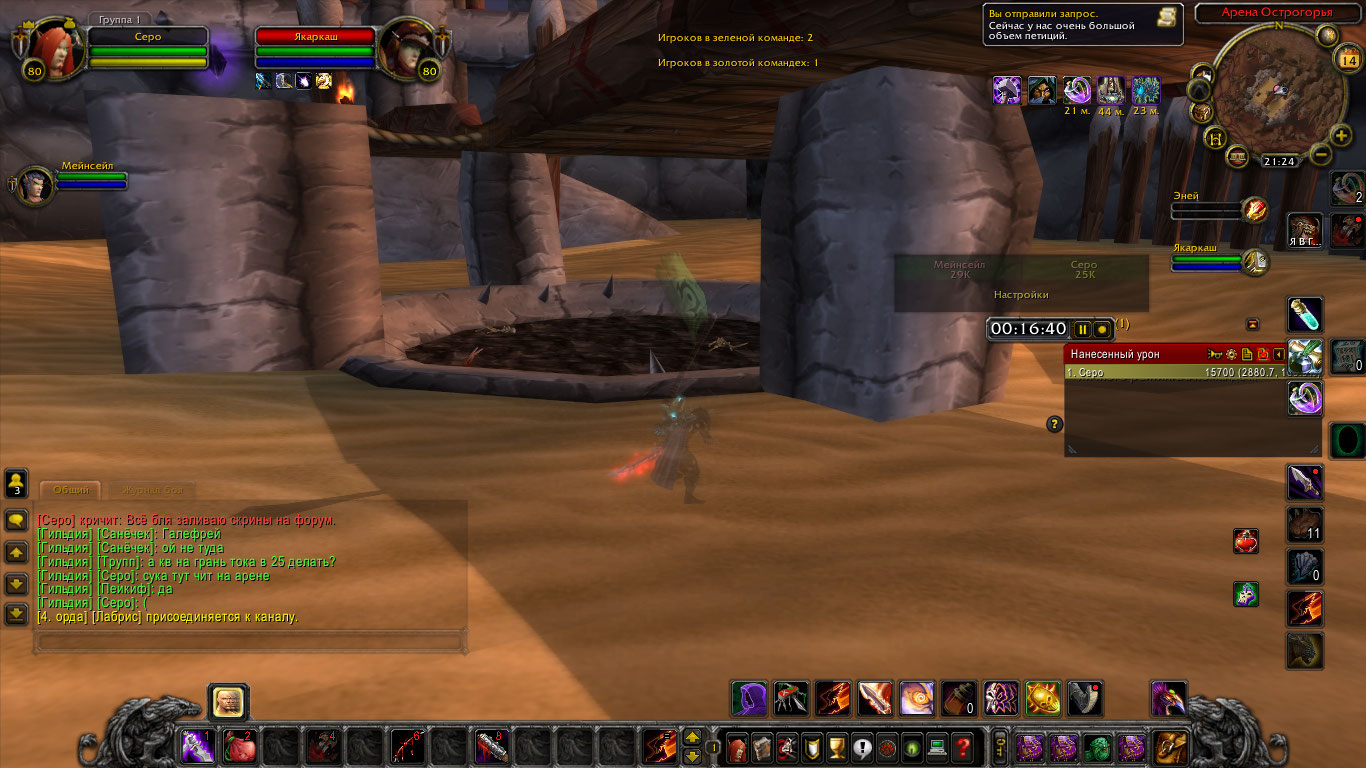The height and width of the screenshot is (768, 1366).
Task: Open the red question mark help button
Action: [962, 747]
